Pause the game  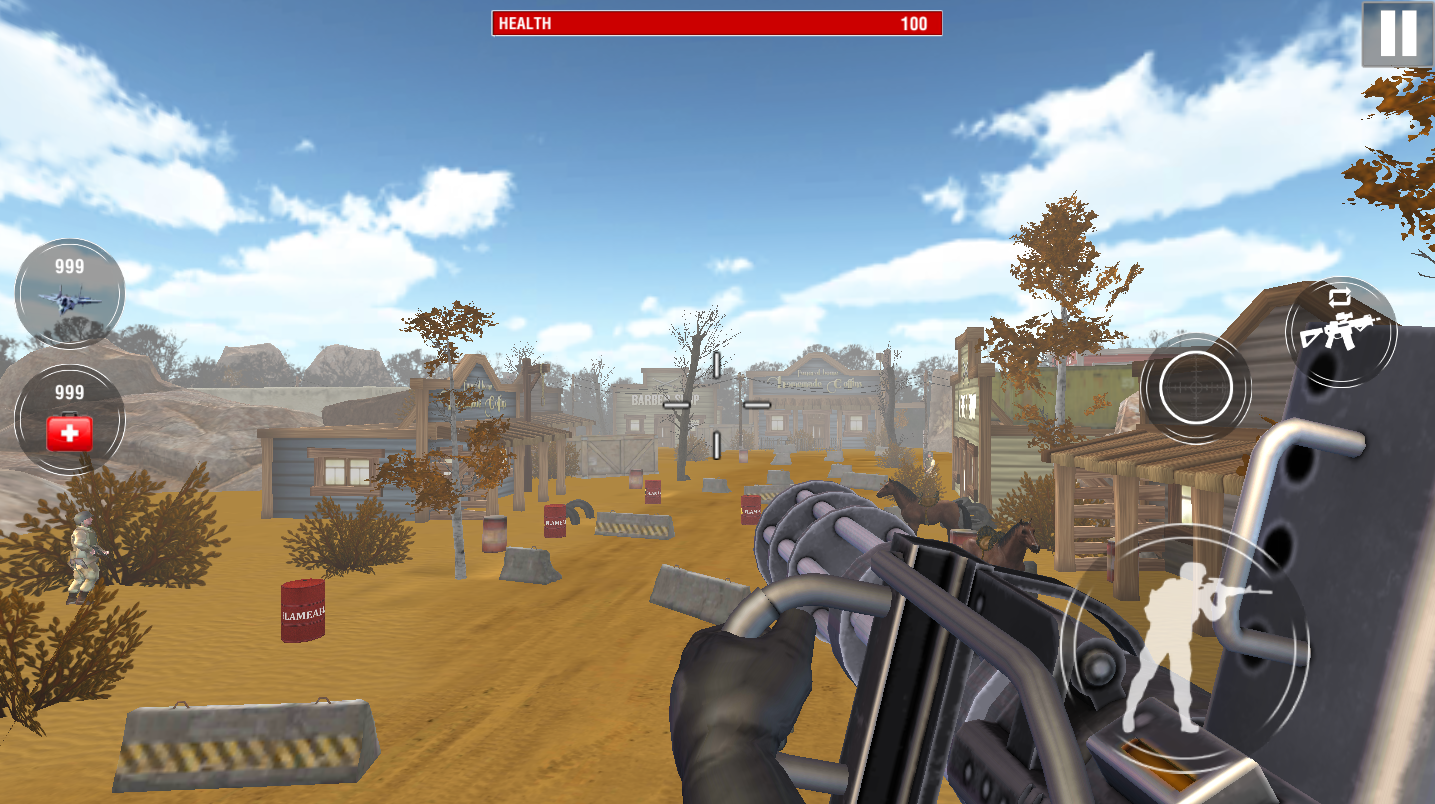[1397, 34]
